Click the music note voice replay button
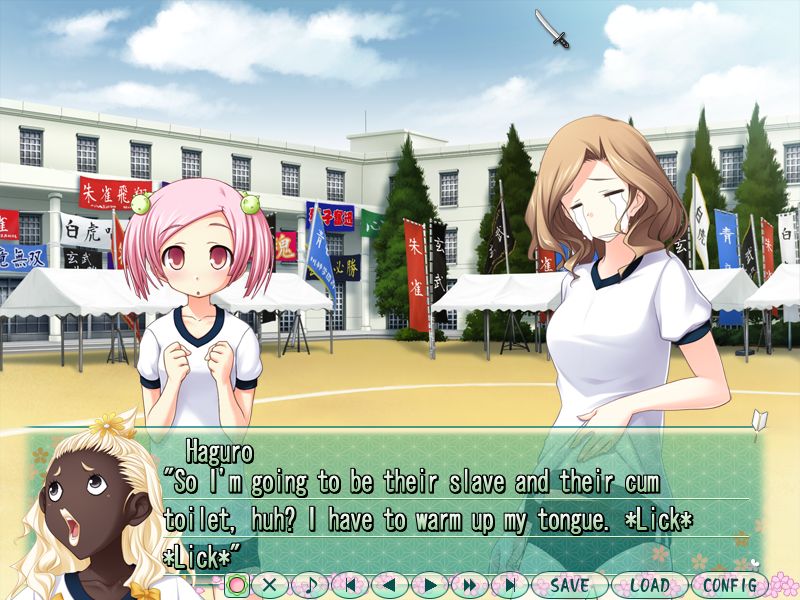Image resolution: width=800 pixels, height=600 pixels. (309, 585)
